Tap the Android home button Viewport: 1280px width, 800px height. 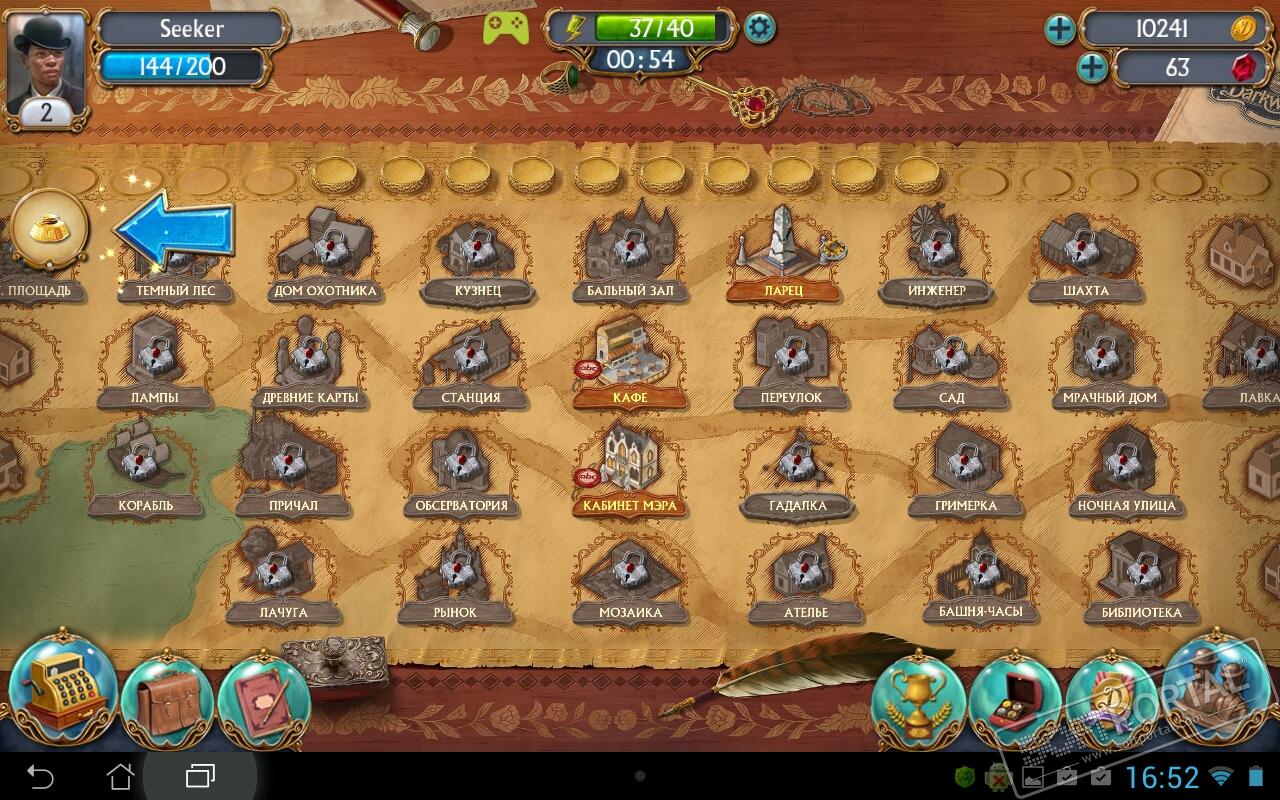click(x=120, y=776)
